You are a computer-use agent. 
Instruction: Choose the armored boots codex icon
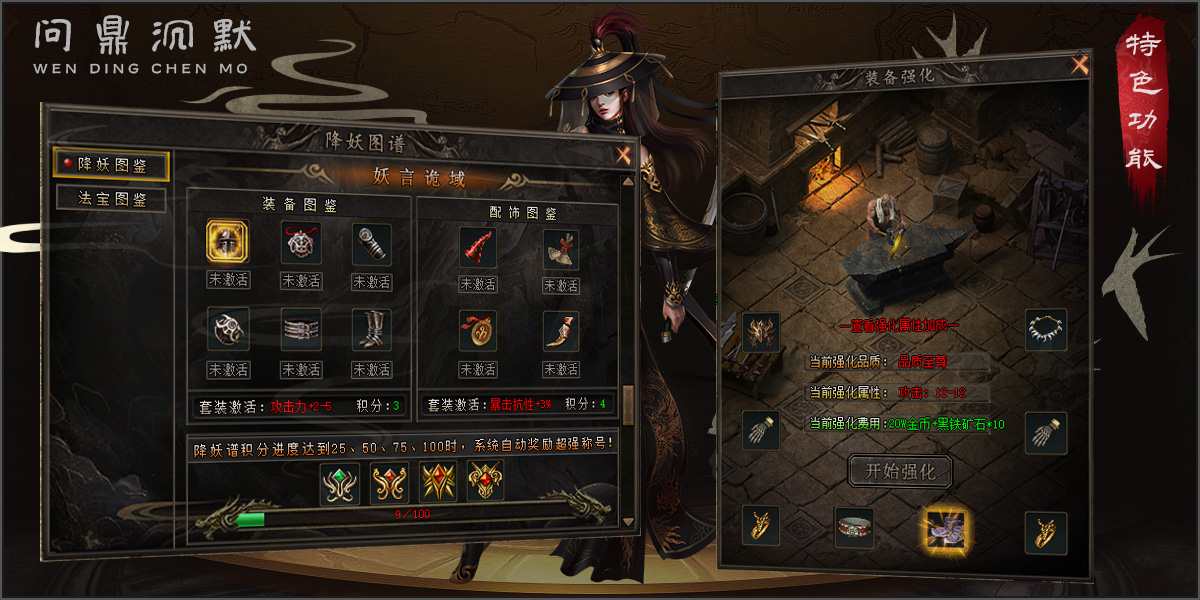tap(372, 329)
